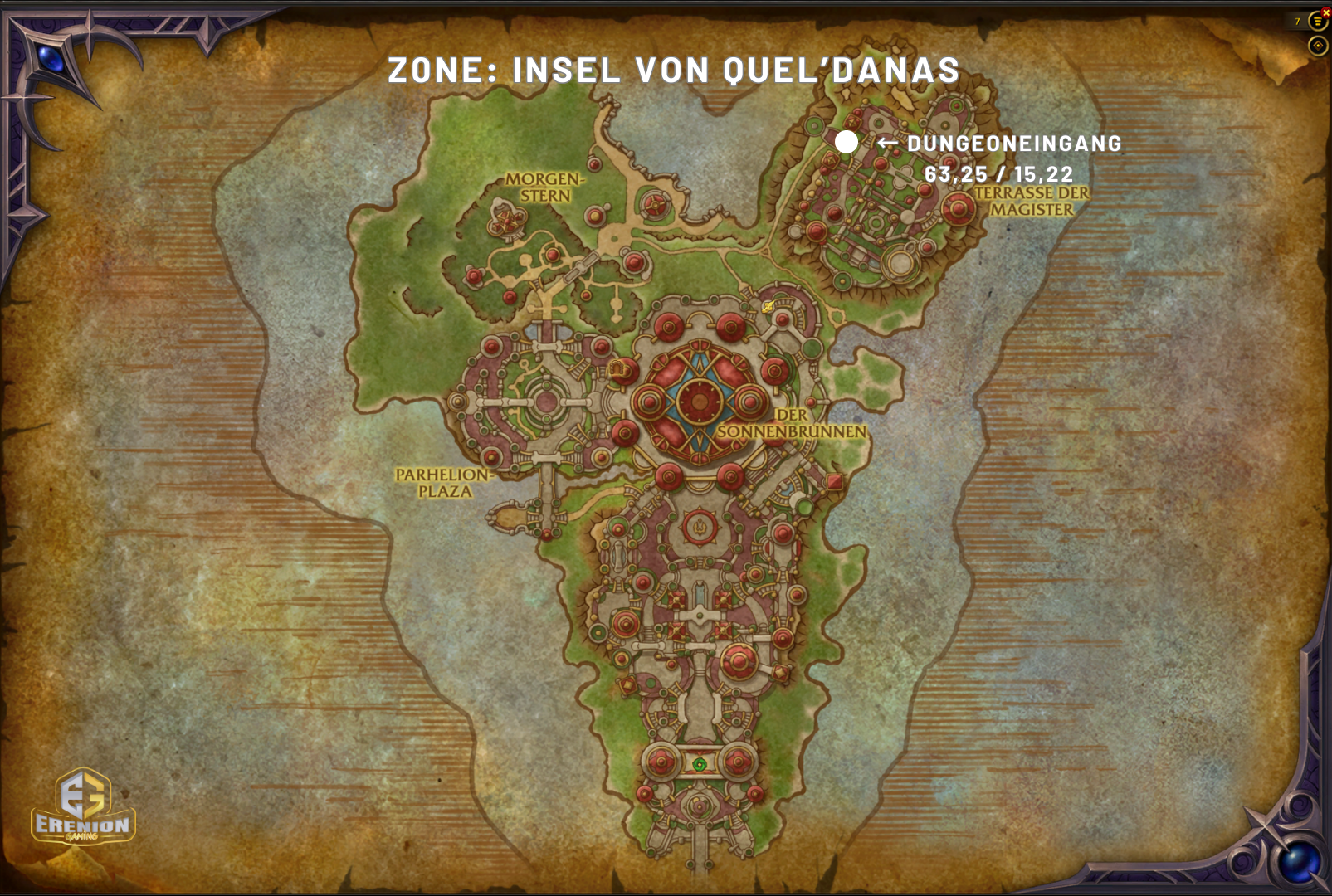Image resolution: width=1332 pixels, height=896 pixels.
Task: Click the white Dungeoneingang marker dot
Action: (847, 142)
